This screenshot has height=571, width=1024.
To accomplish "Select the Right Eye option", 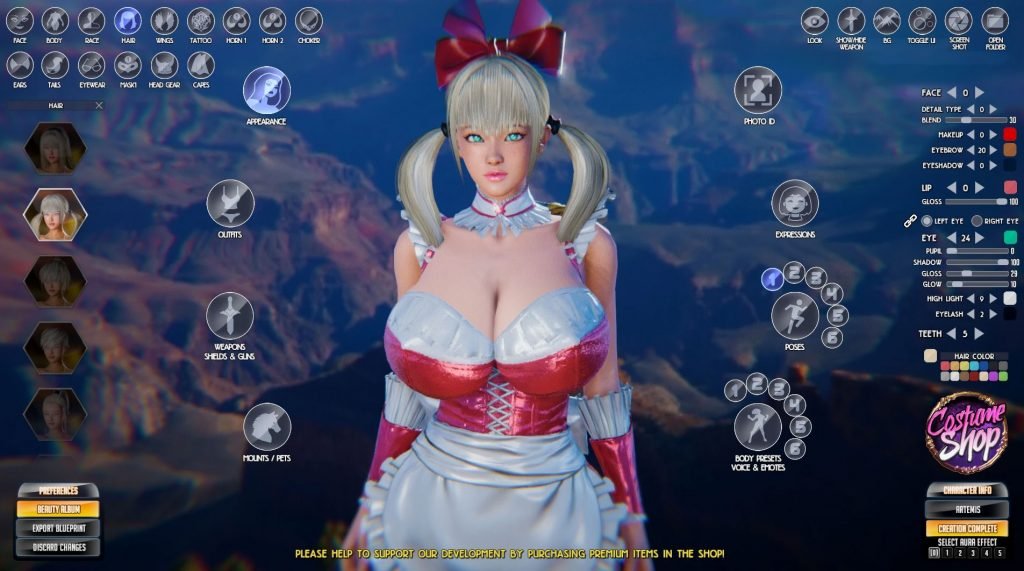I will [x=977, y=220].
